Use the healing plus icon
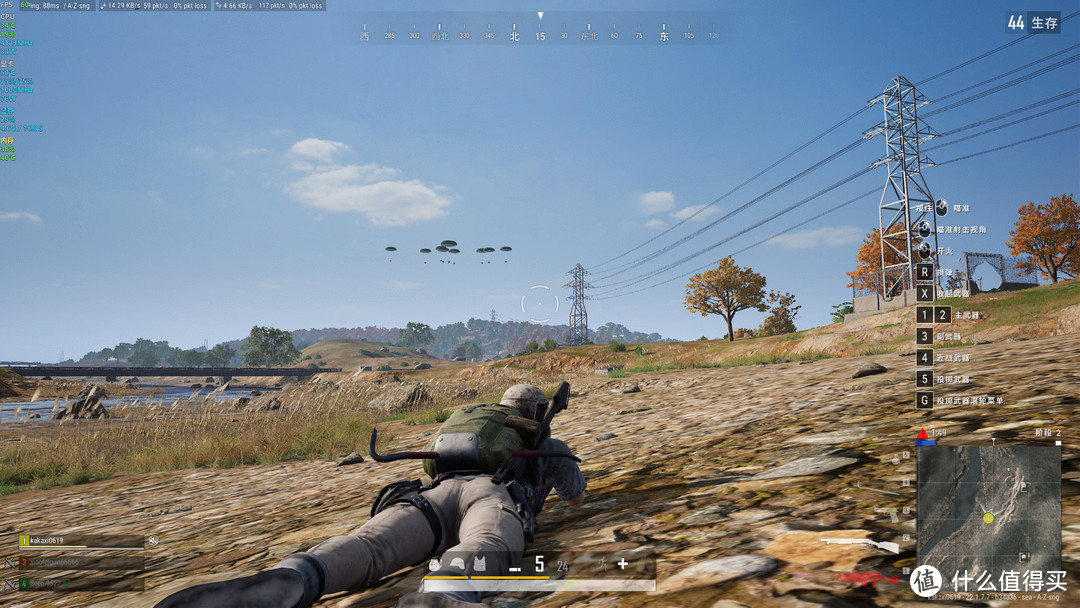This screenshot has height=608, width=1080. point(622,564)
